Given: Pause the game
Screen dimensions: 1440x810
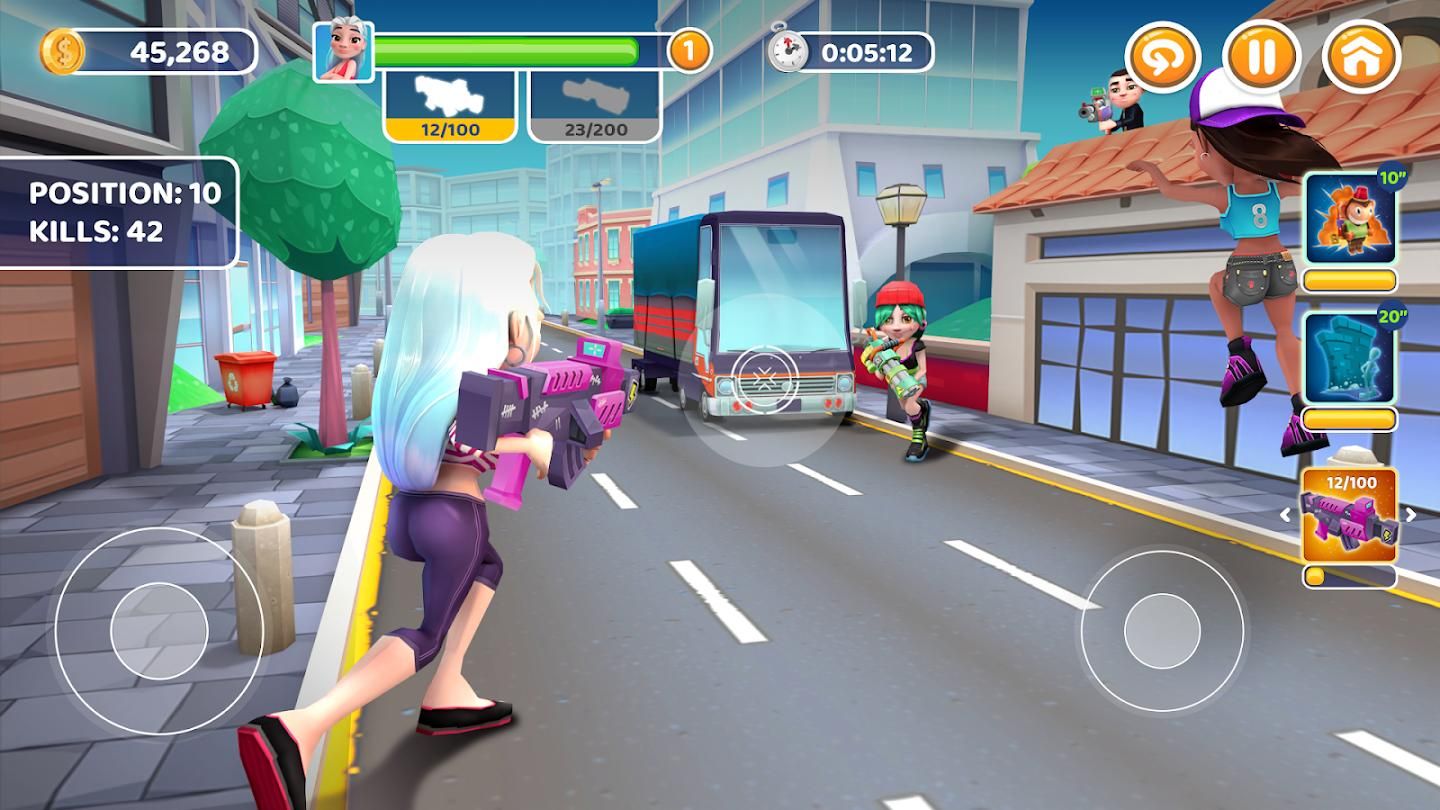Looking at the screenshot, I should (1262, 56).
